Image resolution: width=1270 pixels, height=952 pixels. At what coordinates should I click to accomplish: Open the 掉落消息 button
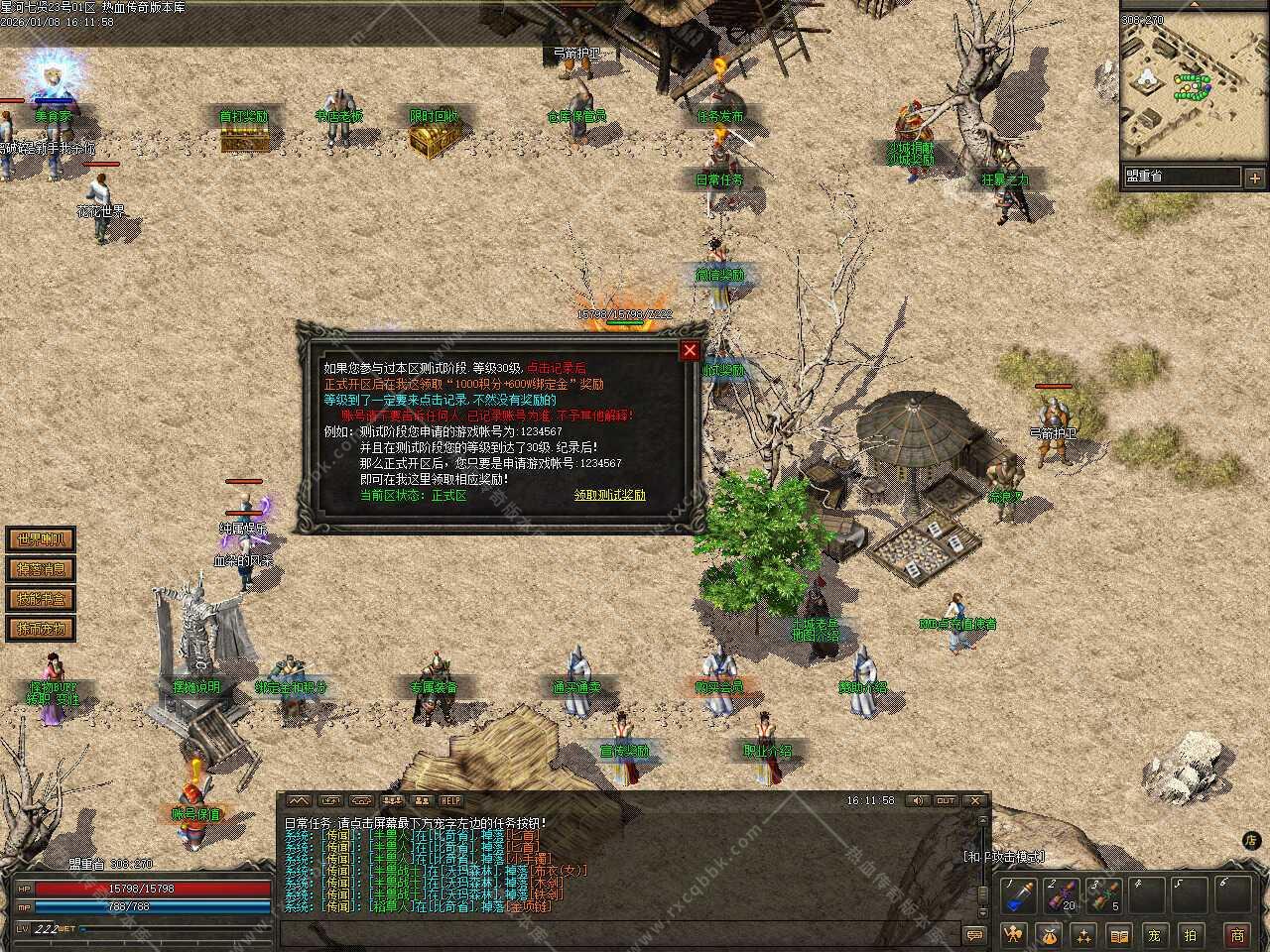pos(41,569)
